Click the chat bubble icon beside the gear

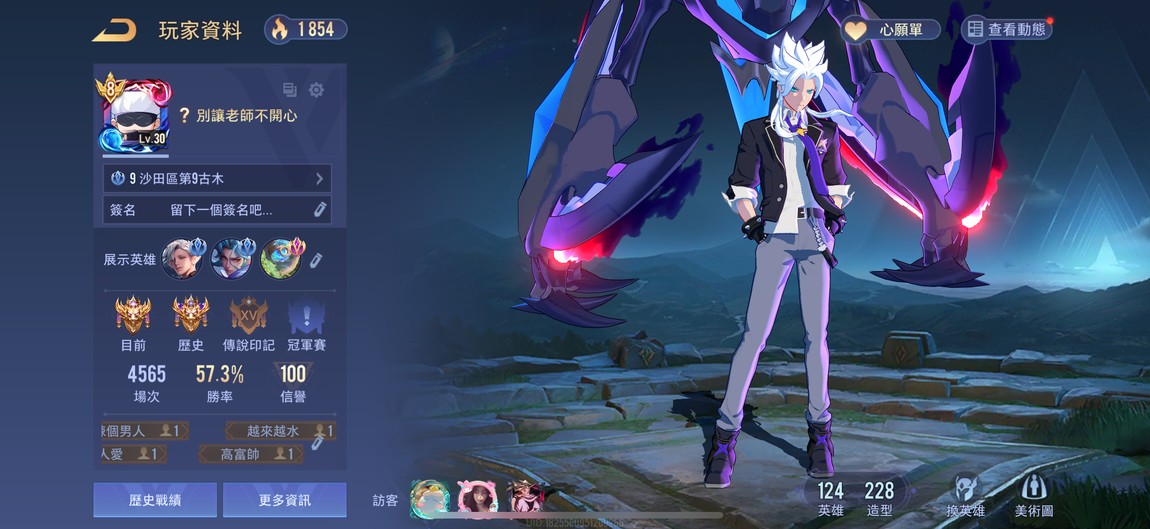tap(290, 90)
